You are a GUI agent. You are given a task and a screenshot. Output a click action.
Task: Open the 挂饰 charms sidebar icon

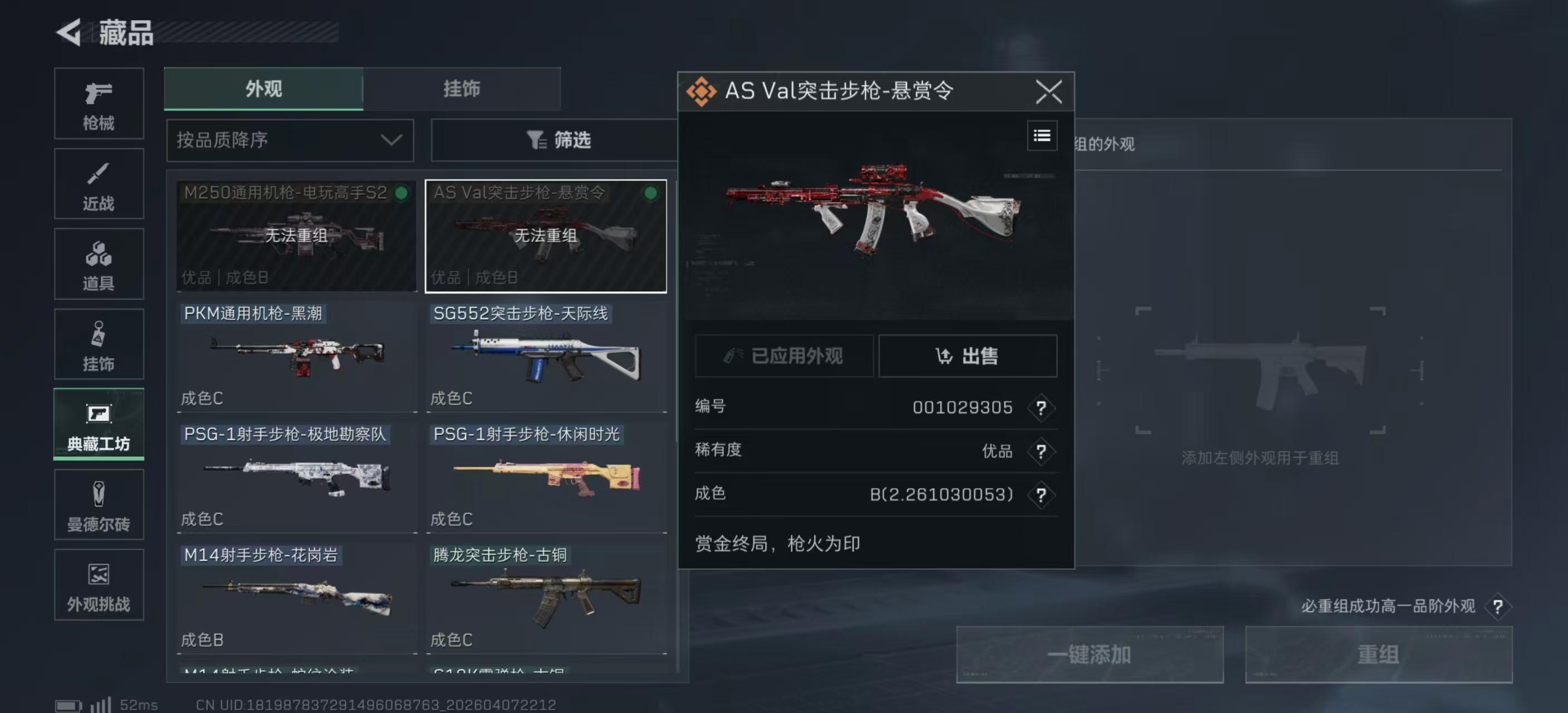point(98,343)
